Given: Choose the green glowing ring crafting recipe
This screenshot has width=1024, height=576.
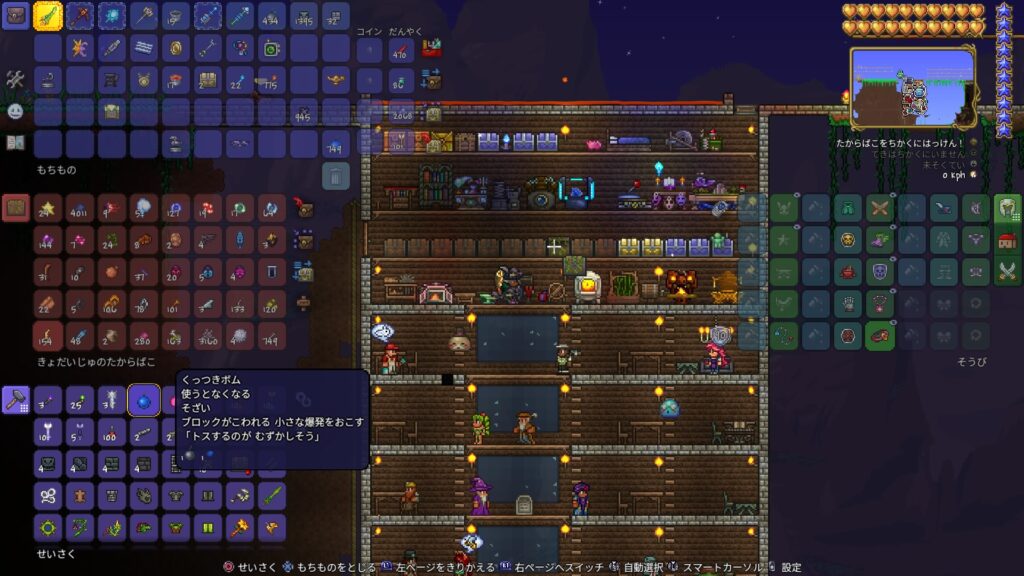Looking at the screenshot, I should [x=48, y=527].
